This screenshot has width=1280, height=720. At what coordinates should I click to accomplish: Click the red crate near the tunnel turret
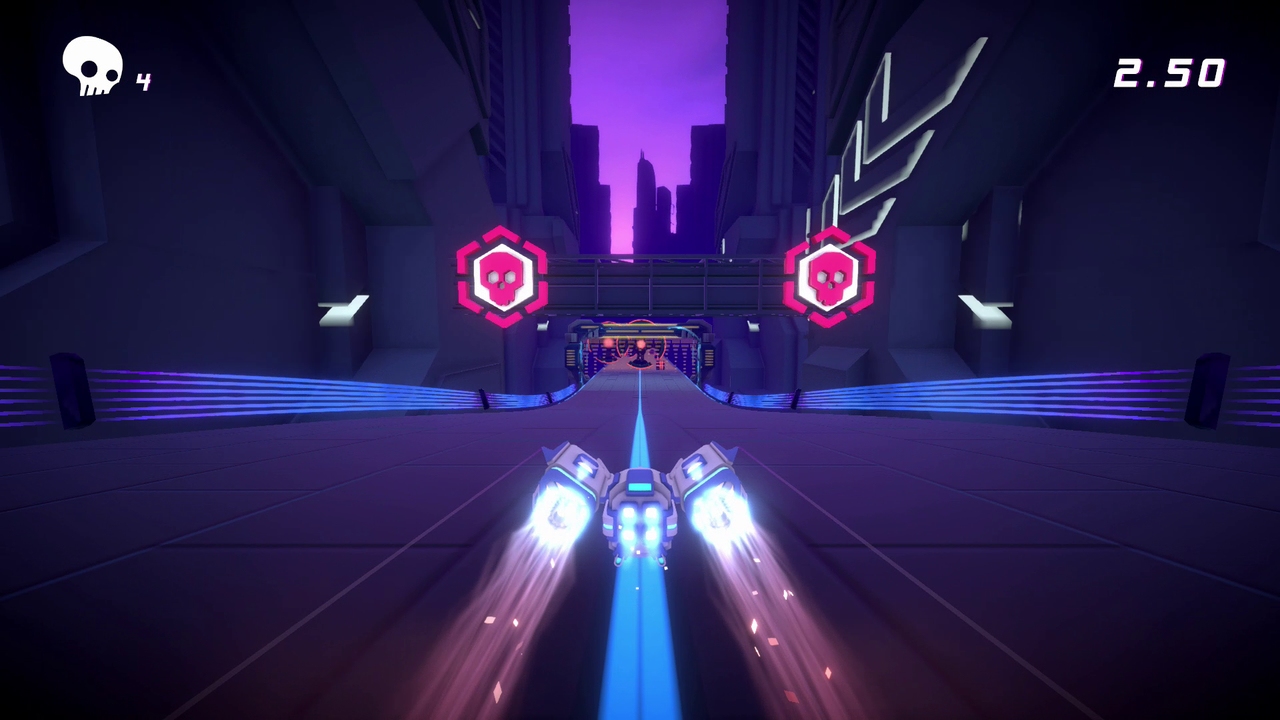[661, 364]
